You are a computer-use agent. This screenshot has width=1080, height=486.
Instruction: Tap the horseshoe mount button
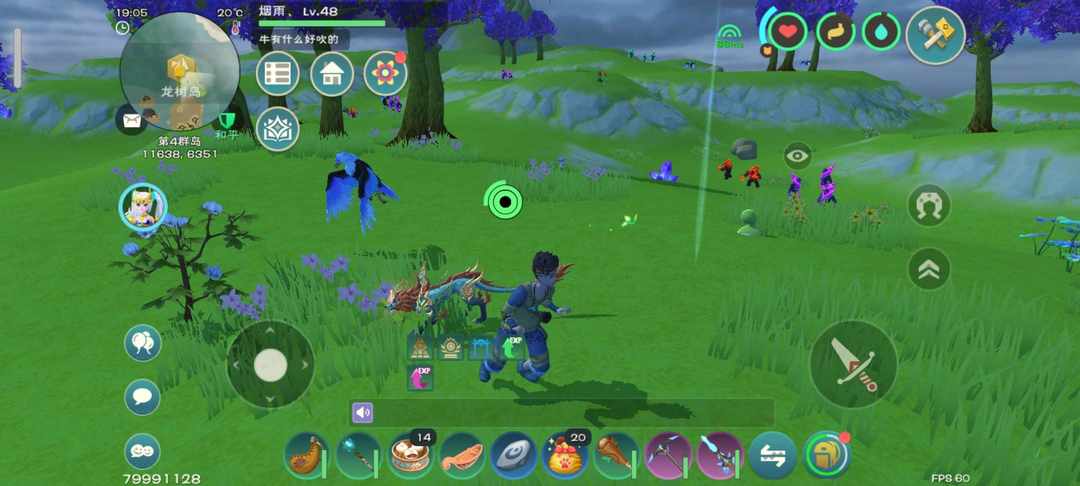[929, 205]
